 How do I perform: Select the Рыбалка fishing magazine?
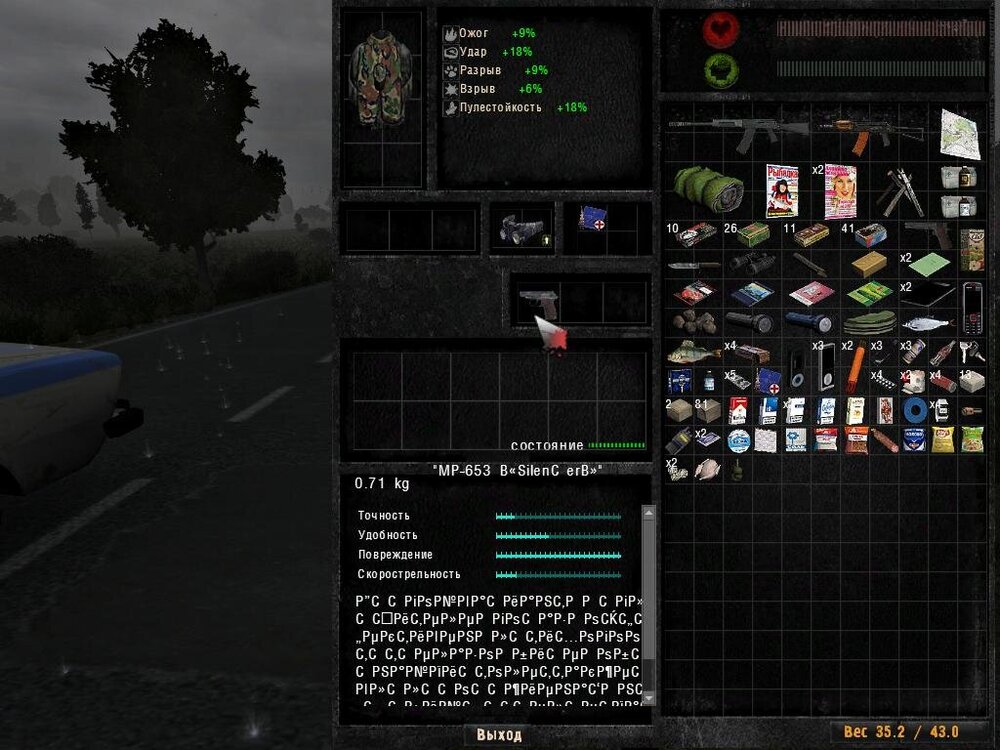click(782, 191)
